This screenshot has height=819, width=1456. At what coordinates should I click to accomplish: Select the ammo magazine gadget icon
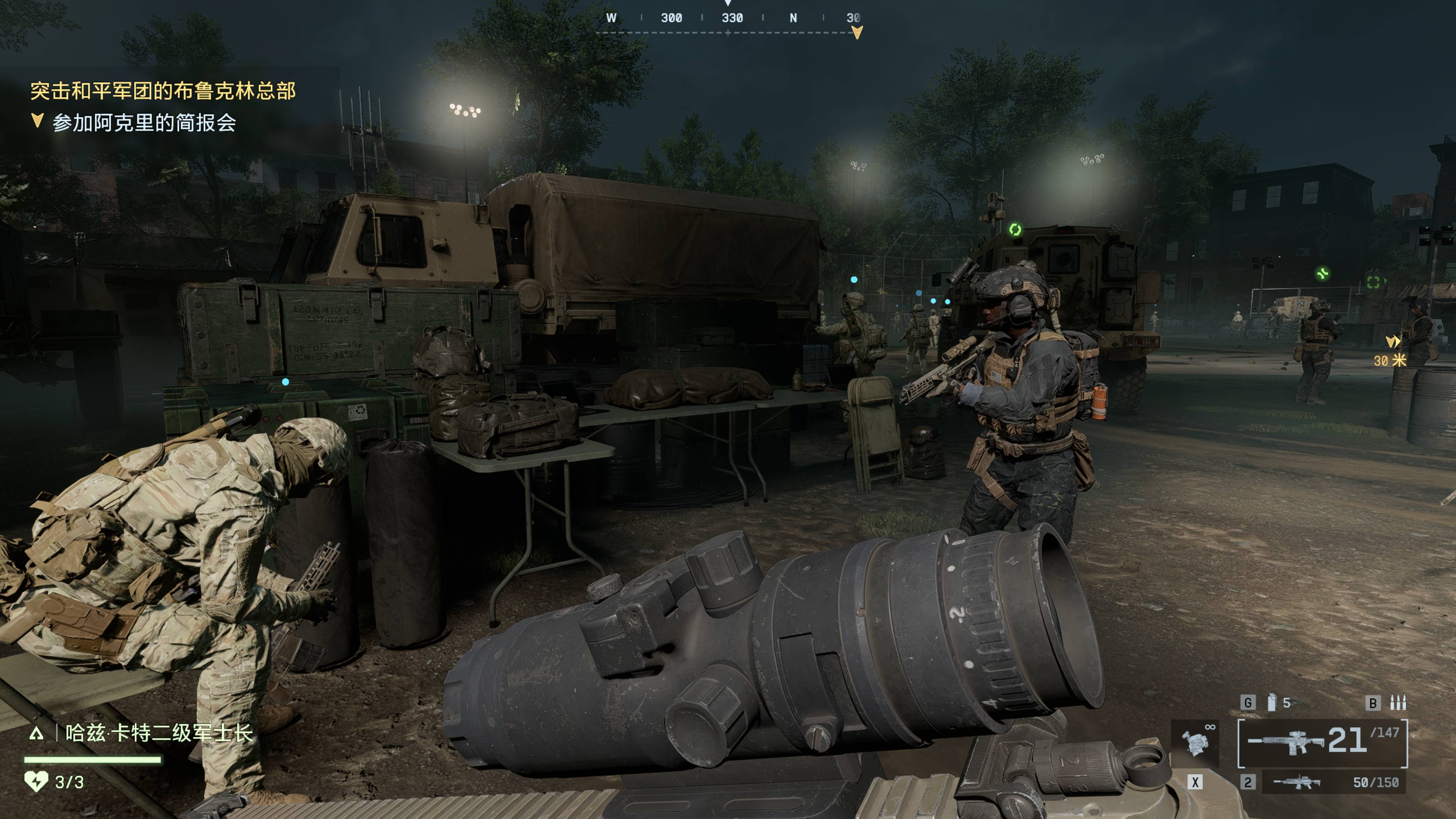(1398, 703)
